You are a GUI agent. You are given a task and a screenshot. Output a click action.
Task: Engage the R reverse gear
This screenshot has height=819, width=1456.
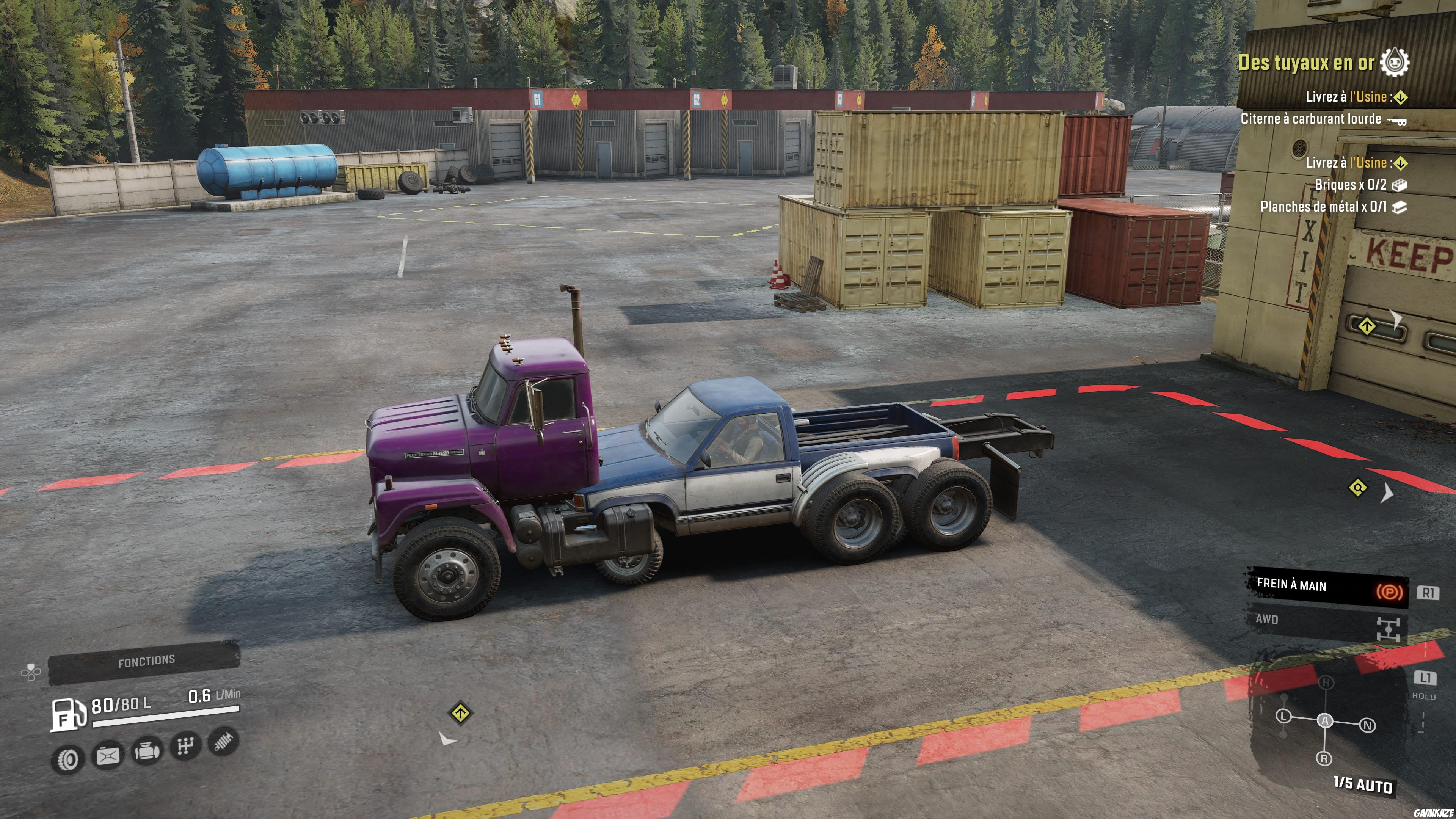pyautogui.click(x=1324, y=758)
